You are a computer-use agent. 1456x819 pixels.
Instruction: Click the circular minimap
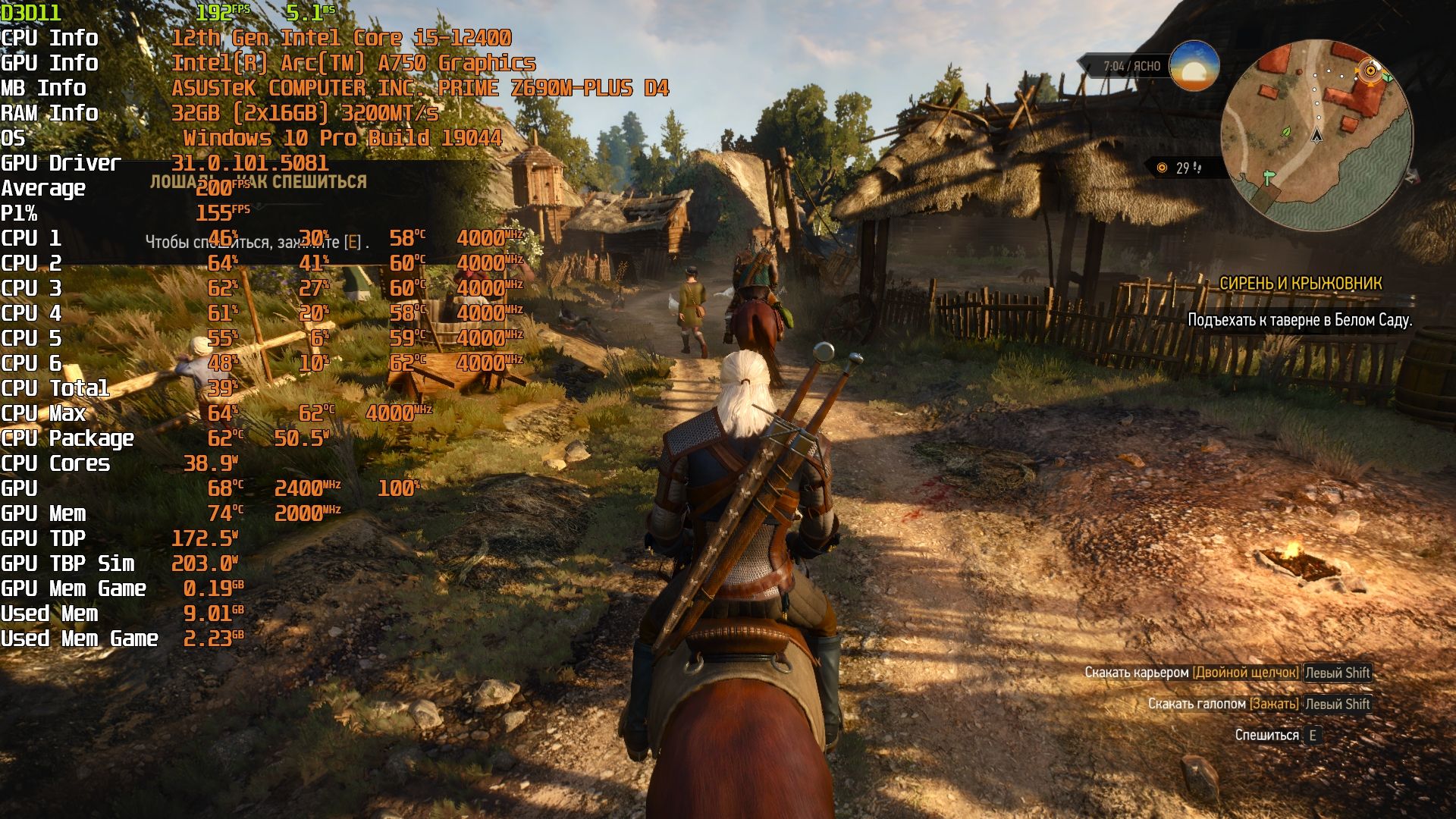[1316, 136]
